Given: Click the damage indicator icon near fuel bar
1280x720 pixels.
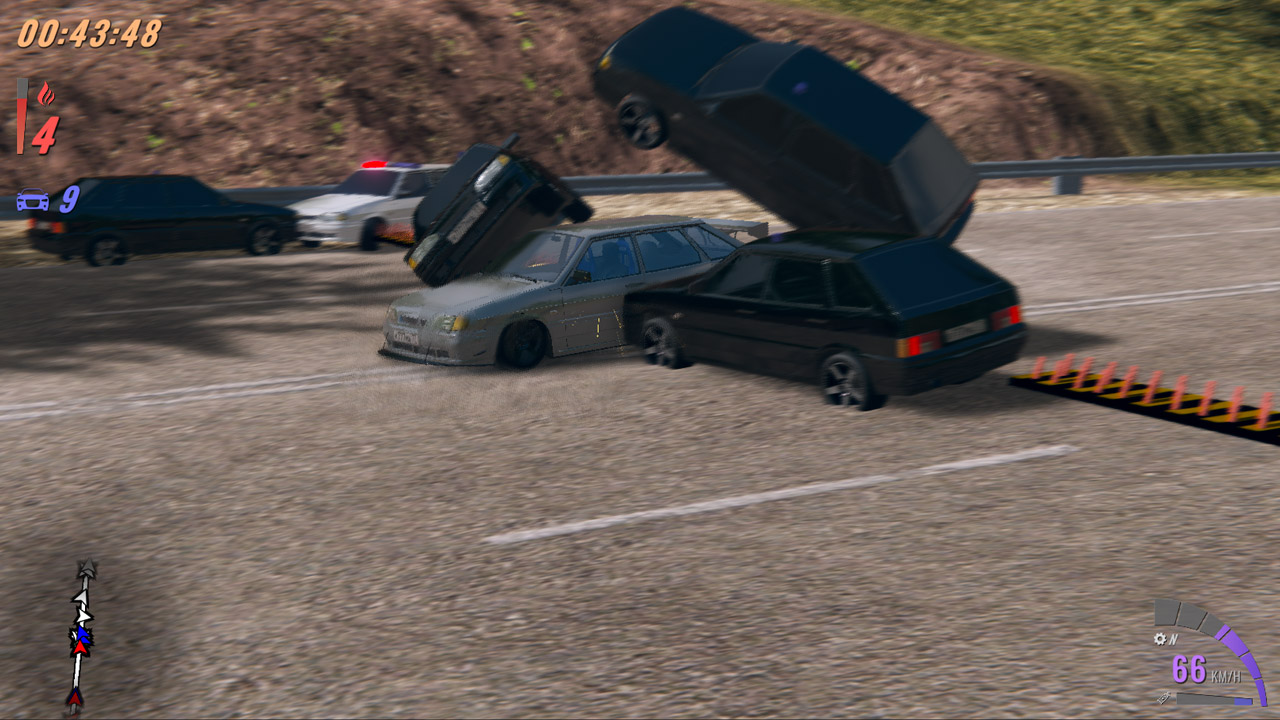Looking at the screenshot, I should pyautogui.click(x=1163, y=697).
